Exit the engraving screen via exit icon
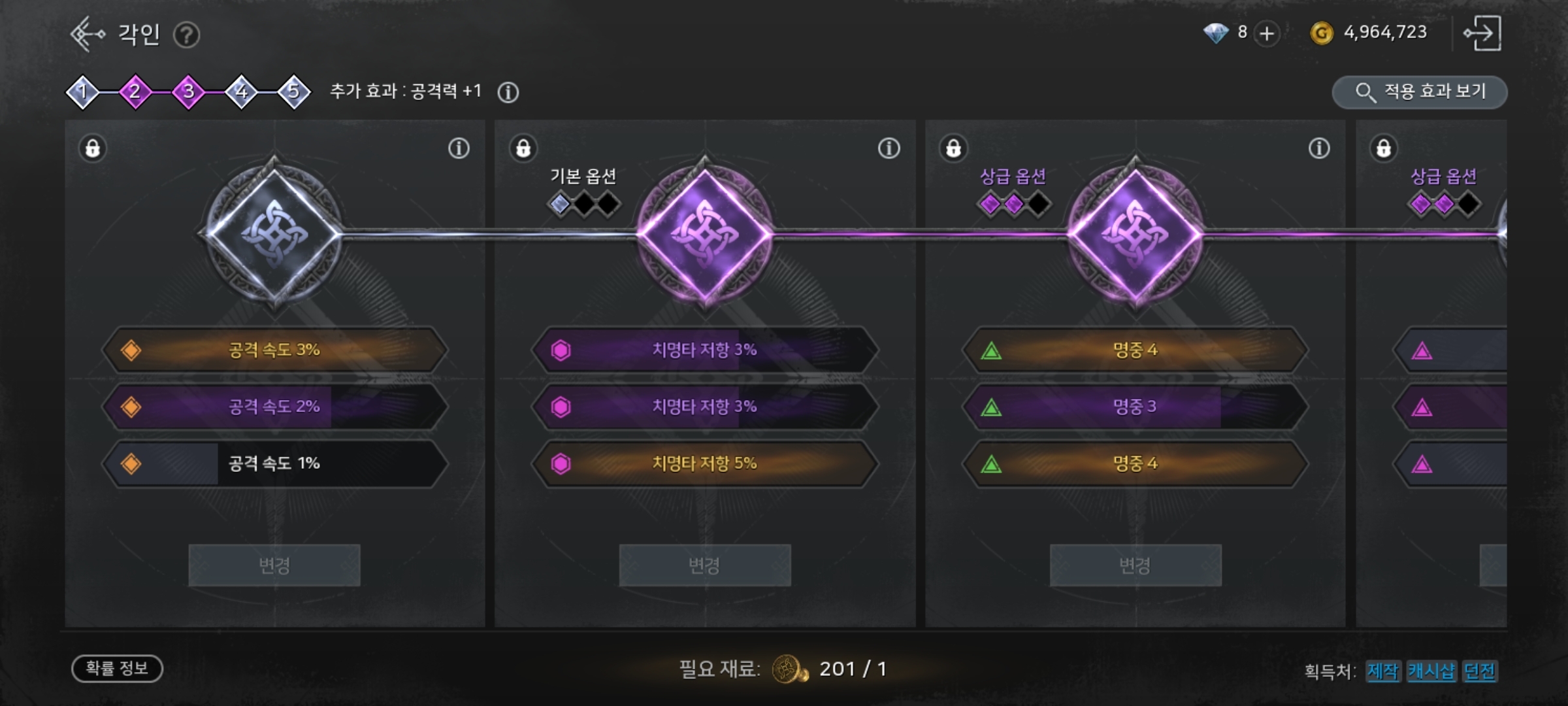This screenshot has width=1568, height=706. [1482, 33]
